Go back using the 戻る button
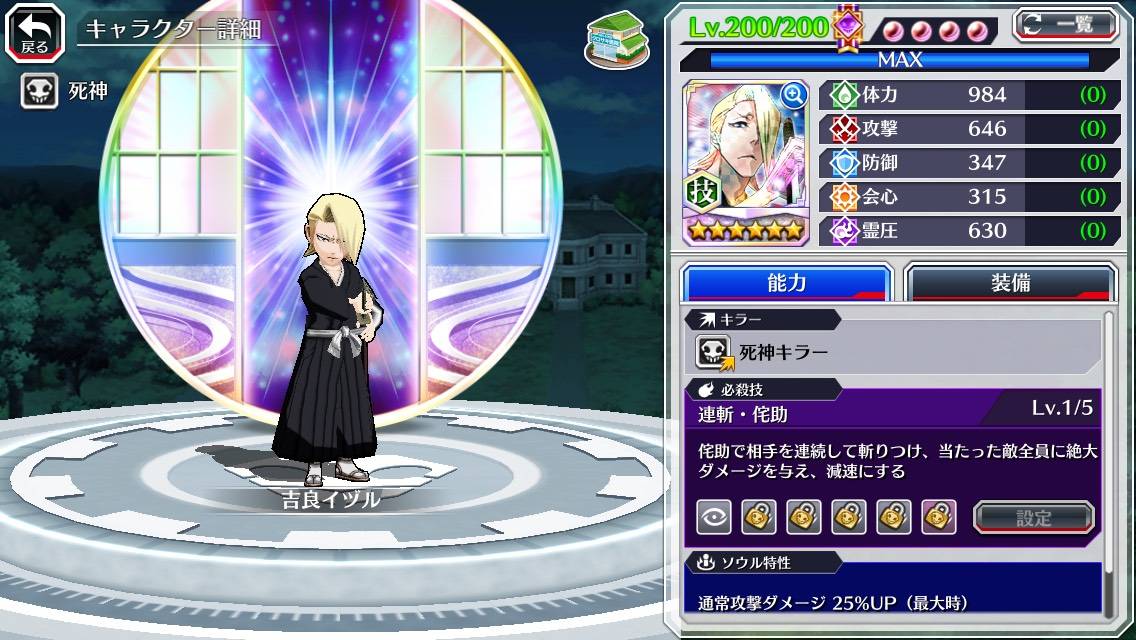1136x640 pixels. (x=34, y=31)
